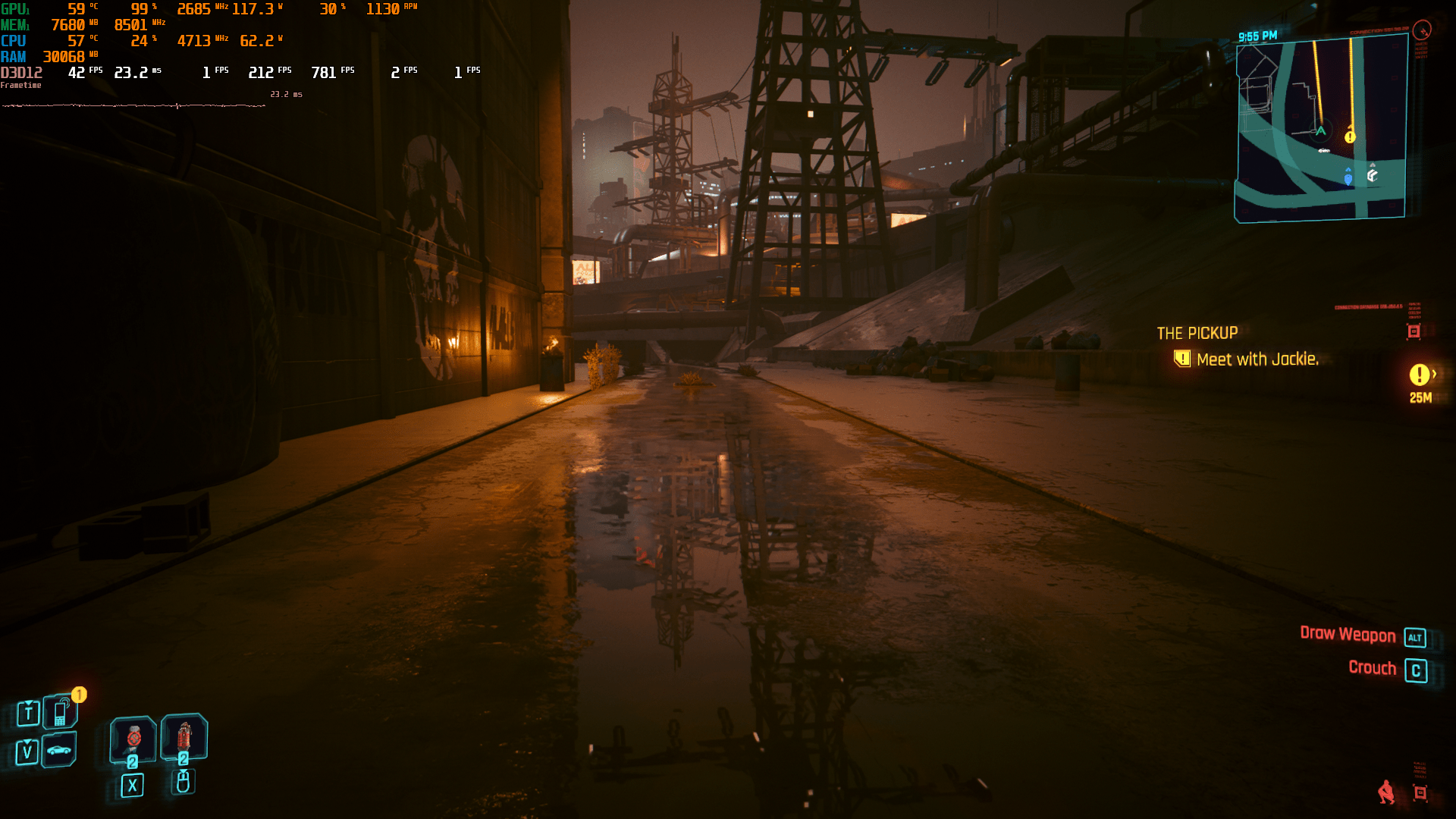Click the yellow quest marker on the minimap
The width and height of the screenshot is (1456, 819).
point(1350,137)
